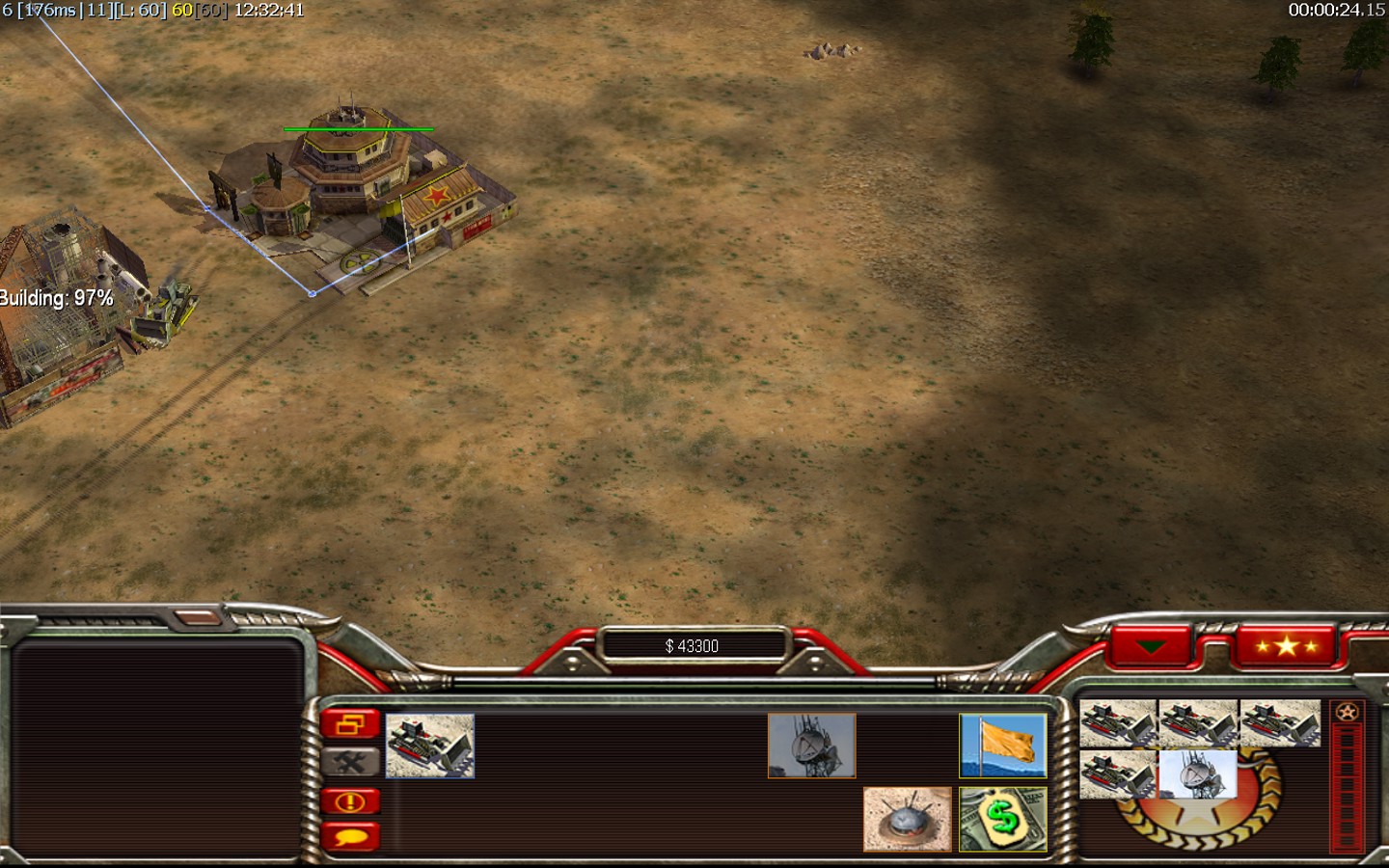Hide the control bar with down arrow
This screenshot has width=1389, height=868.
point(1151,646)
